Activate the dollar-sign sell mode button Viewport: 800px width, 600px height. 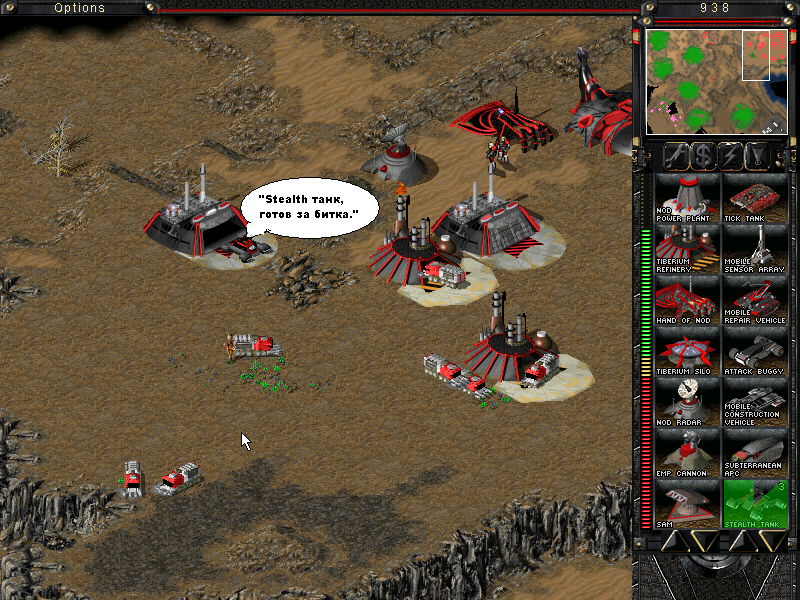click(x=703, y=155)
